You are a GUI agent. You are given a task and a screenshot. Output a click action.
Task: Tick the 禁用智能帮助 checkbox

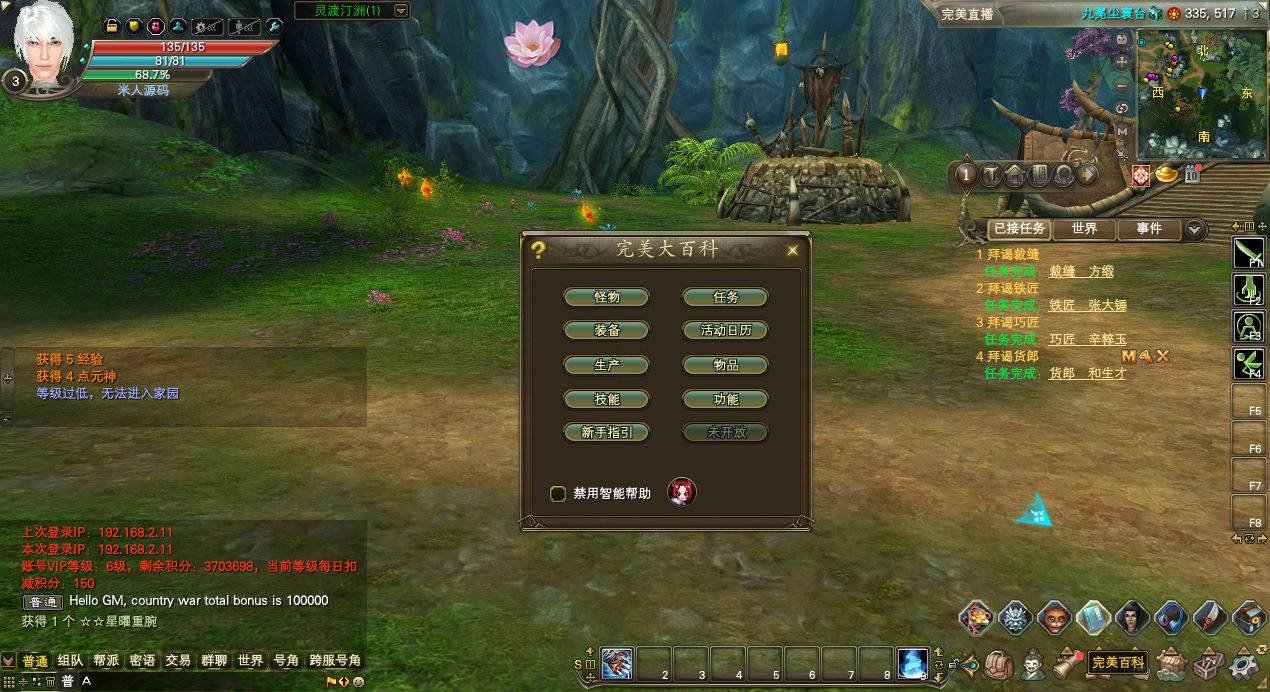pyautogui.click(x=558, y=493)
